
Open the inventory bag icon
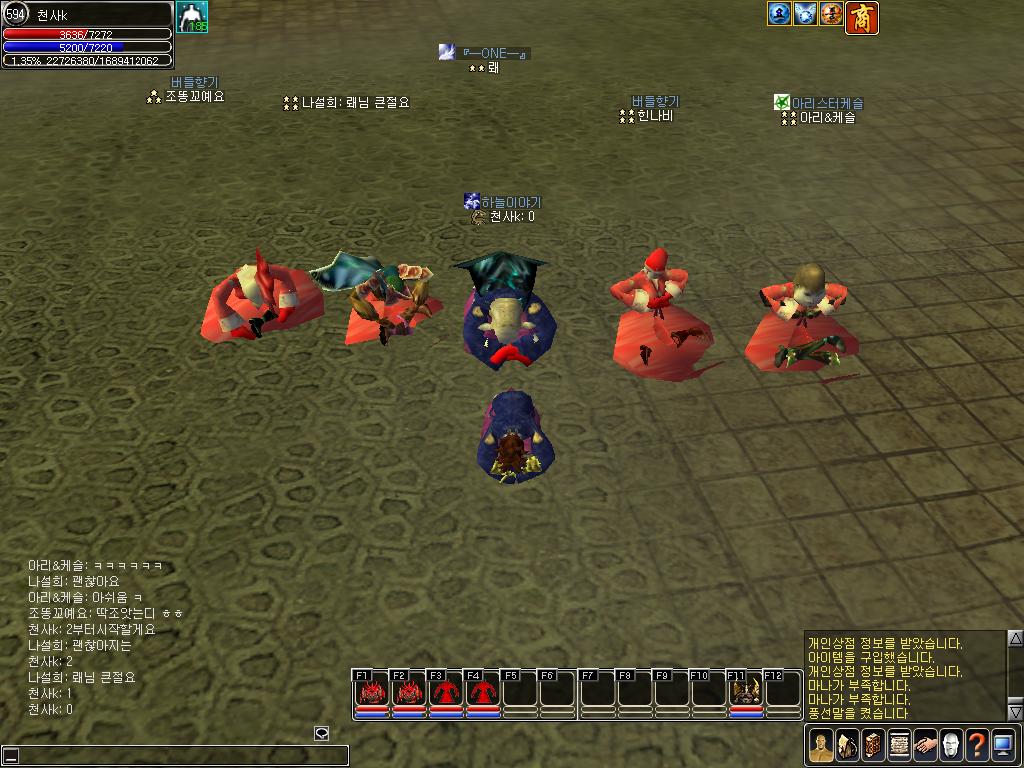847,745
